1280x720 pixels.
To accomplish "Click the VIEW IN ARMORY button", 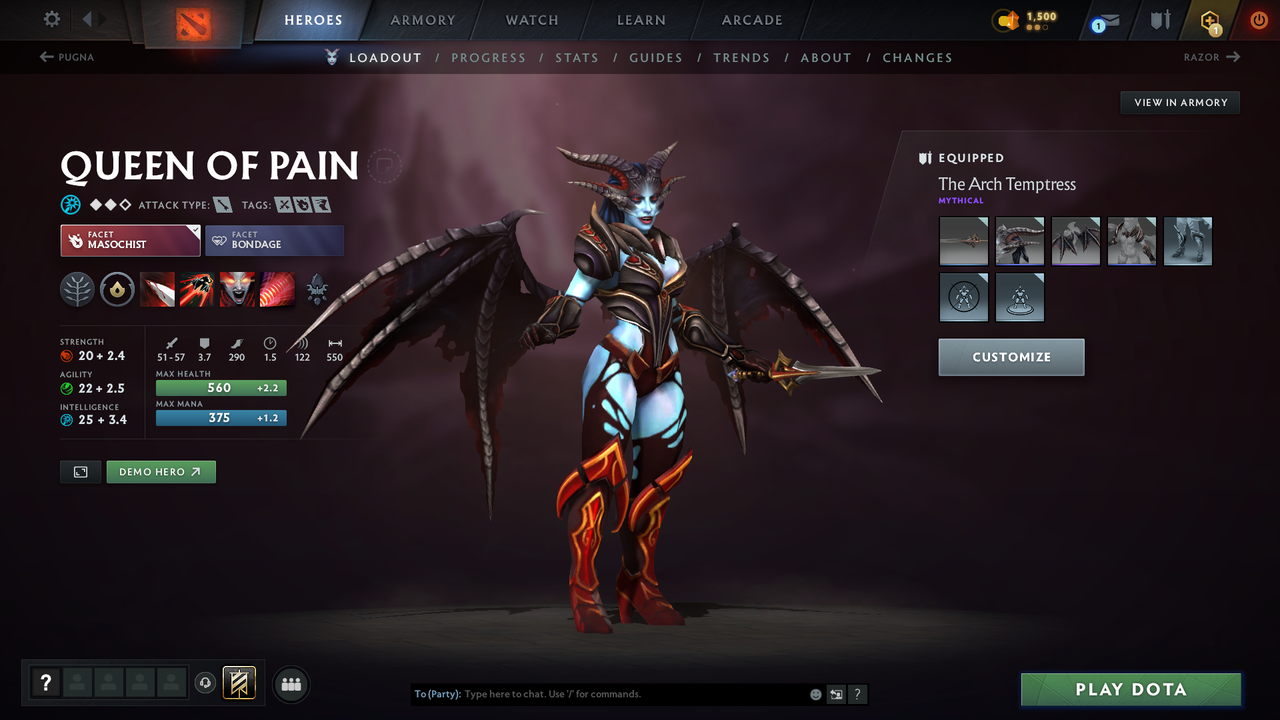I will click(x=1179, y=102).
